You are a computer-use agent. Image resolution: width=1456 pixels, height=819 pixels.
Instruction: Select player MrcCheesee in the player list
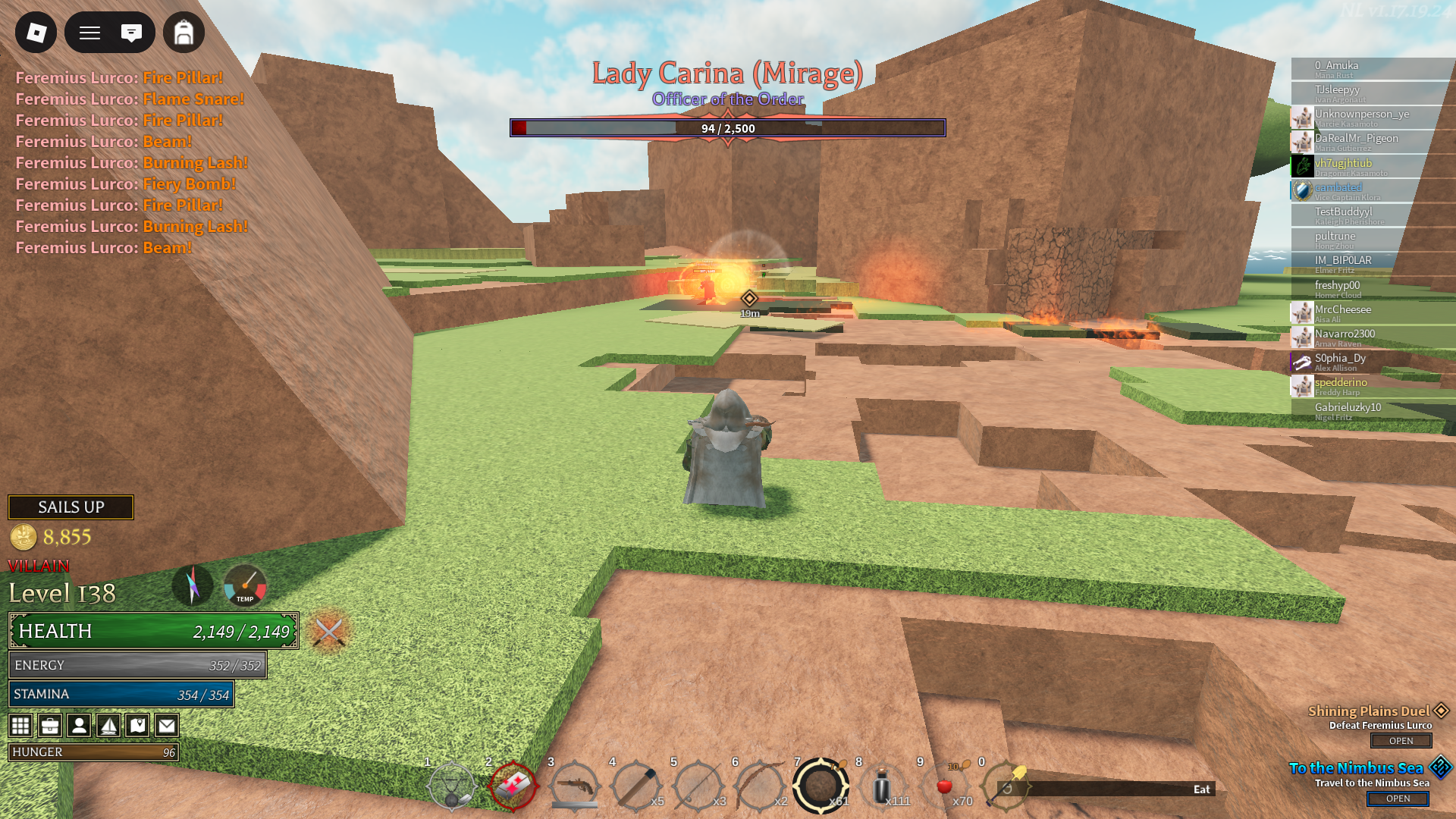(1343, 309)
